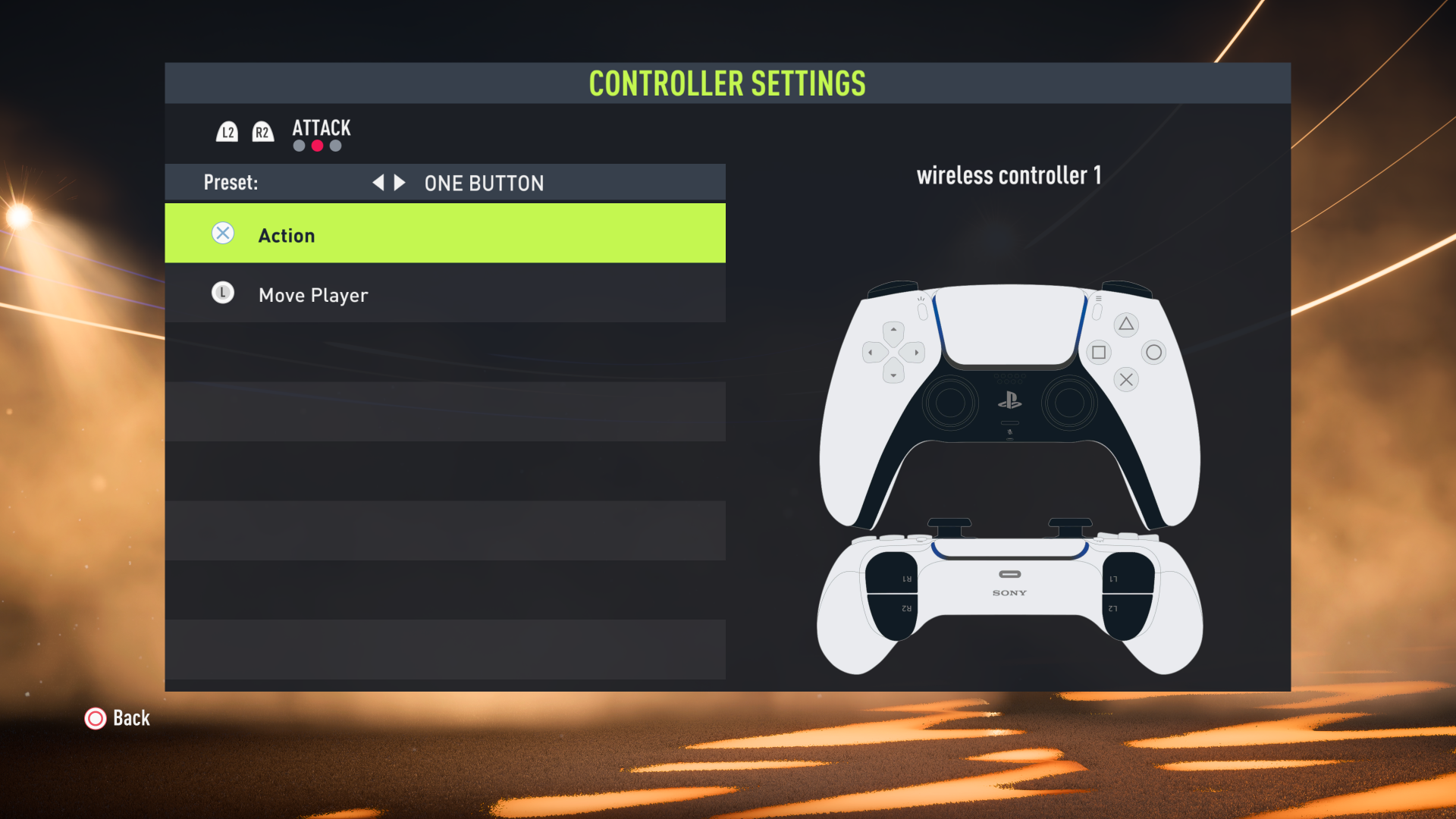Select the ATTACK tab label
Screen dimensions: 1456x819
point(321,128)
